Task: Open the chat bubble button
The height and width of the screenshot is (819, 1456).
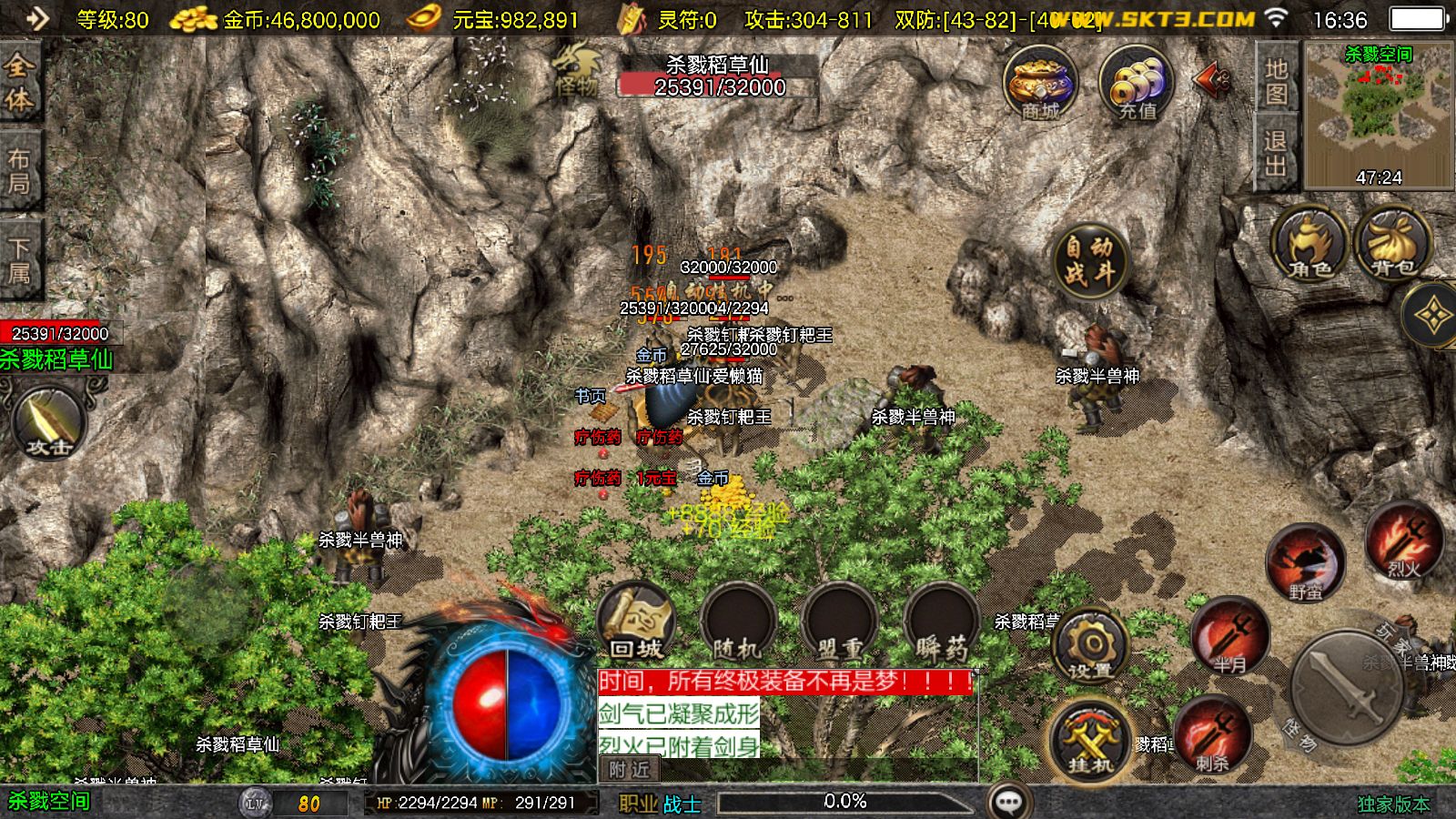Action: [1008, 802]
